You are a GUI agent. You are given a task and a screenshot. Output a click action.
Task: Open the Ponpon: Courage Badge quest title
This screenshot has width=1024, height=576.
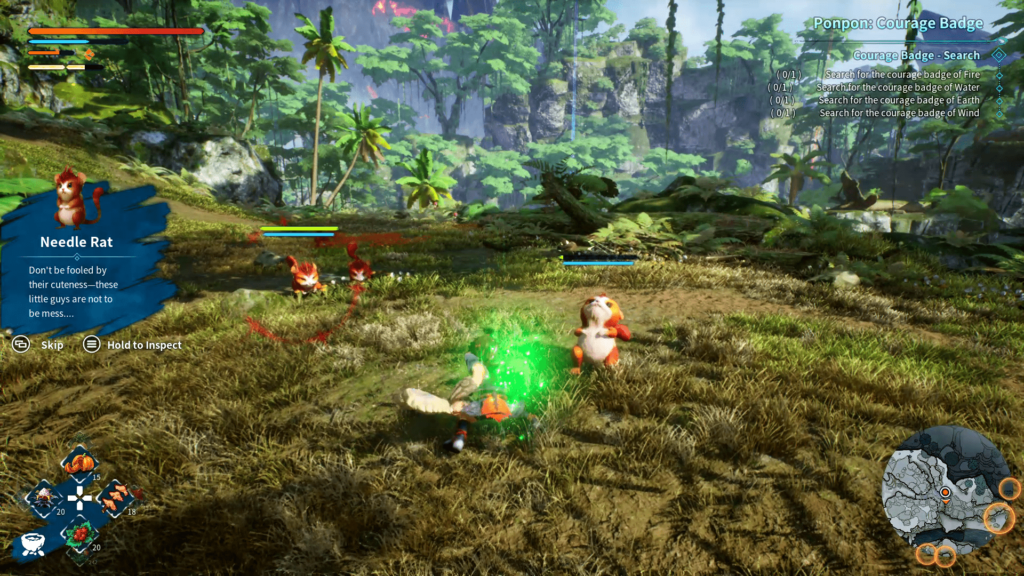[x=898, y=23]
